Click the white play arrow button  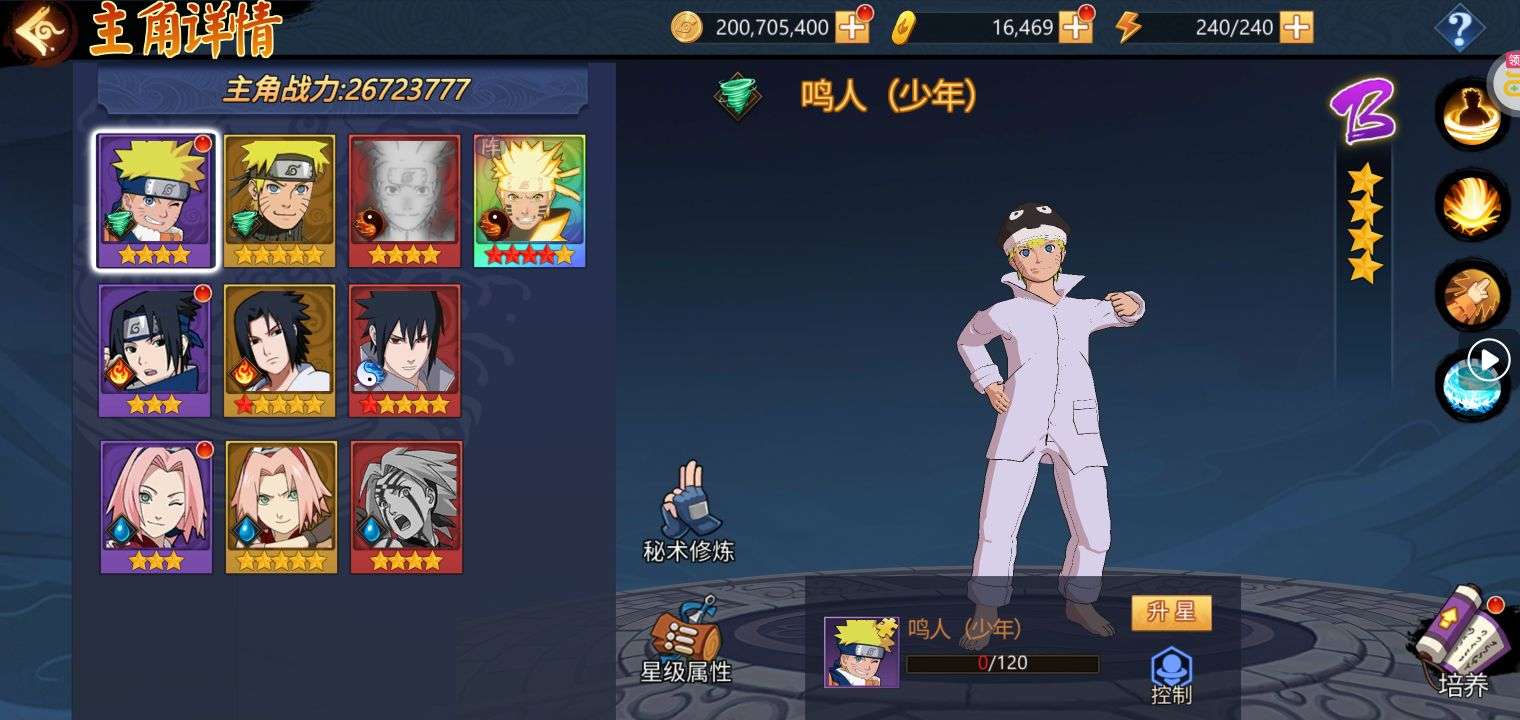coord(1490,359)
